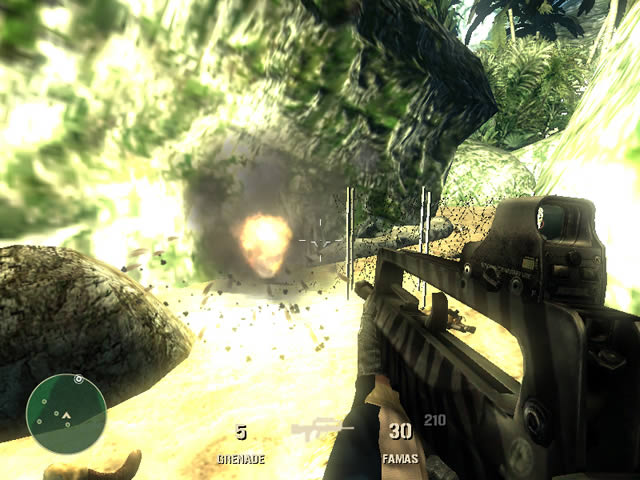
Task: Select the Grenade slot
Action: coord(240,443)
